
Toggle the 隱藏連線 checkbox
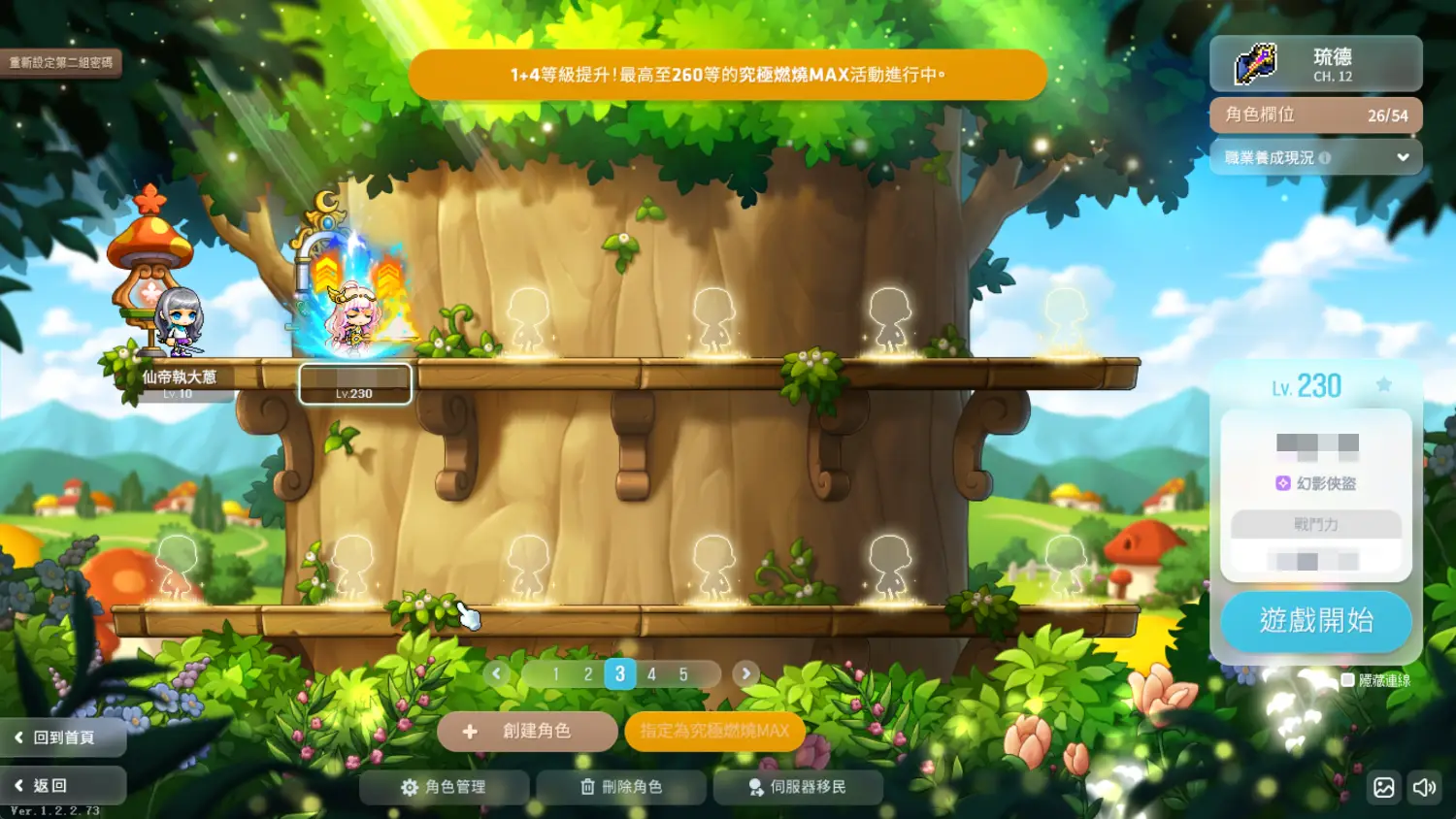pos(1348,680)
